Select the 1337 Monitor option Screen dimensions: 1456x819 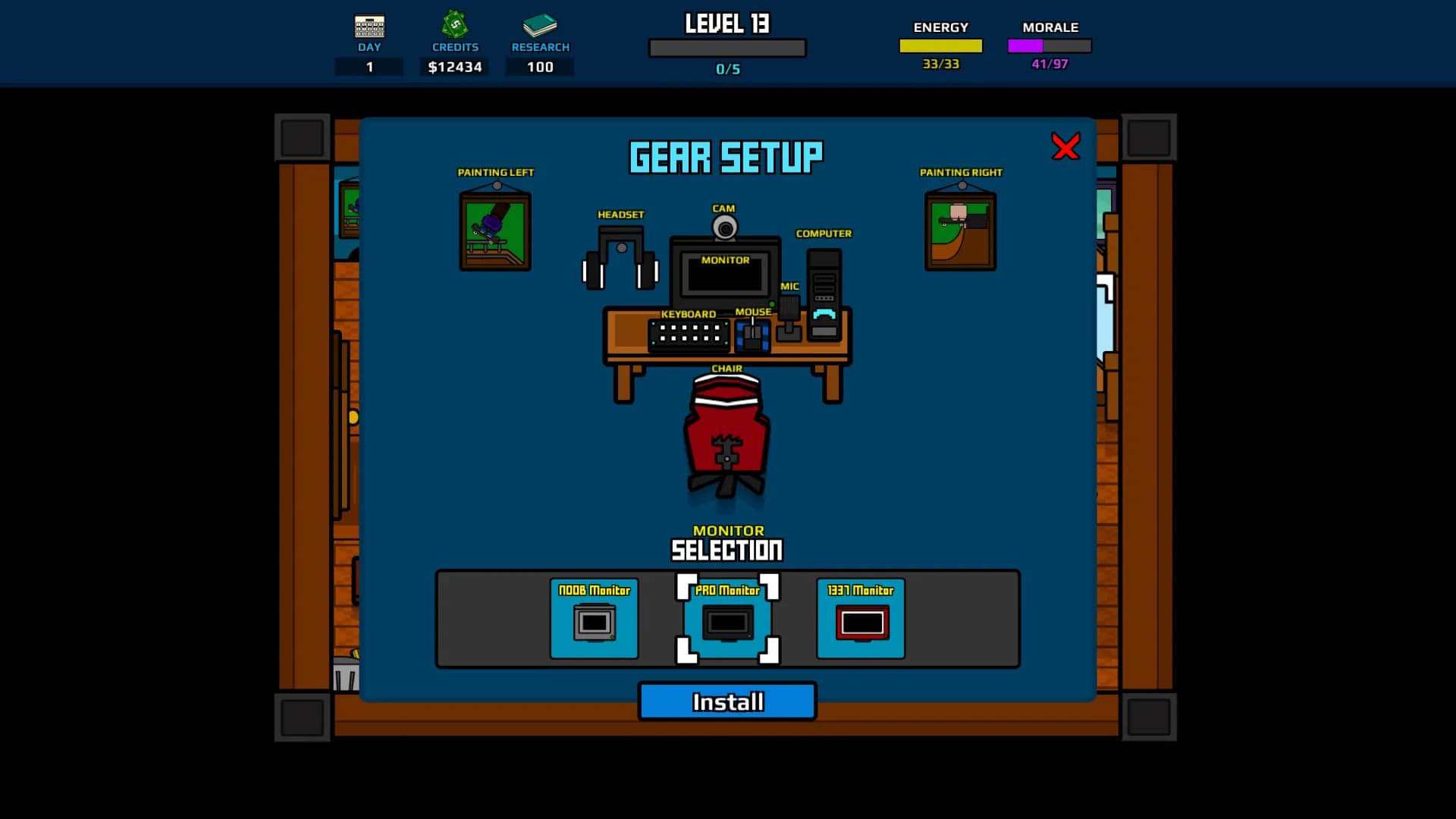tap(860, 620)
